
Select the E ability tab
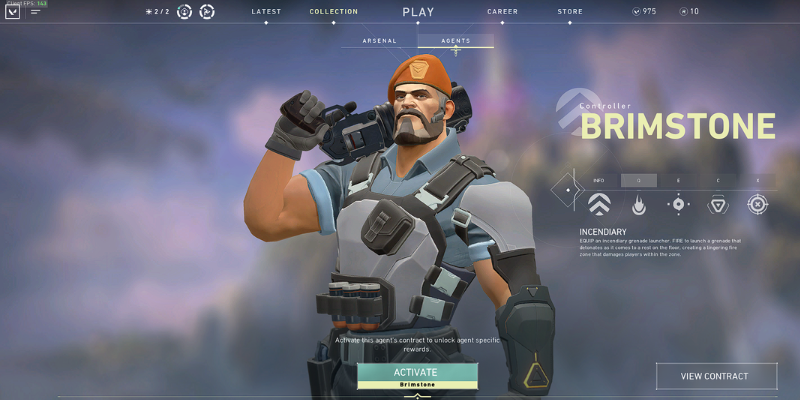678,180
